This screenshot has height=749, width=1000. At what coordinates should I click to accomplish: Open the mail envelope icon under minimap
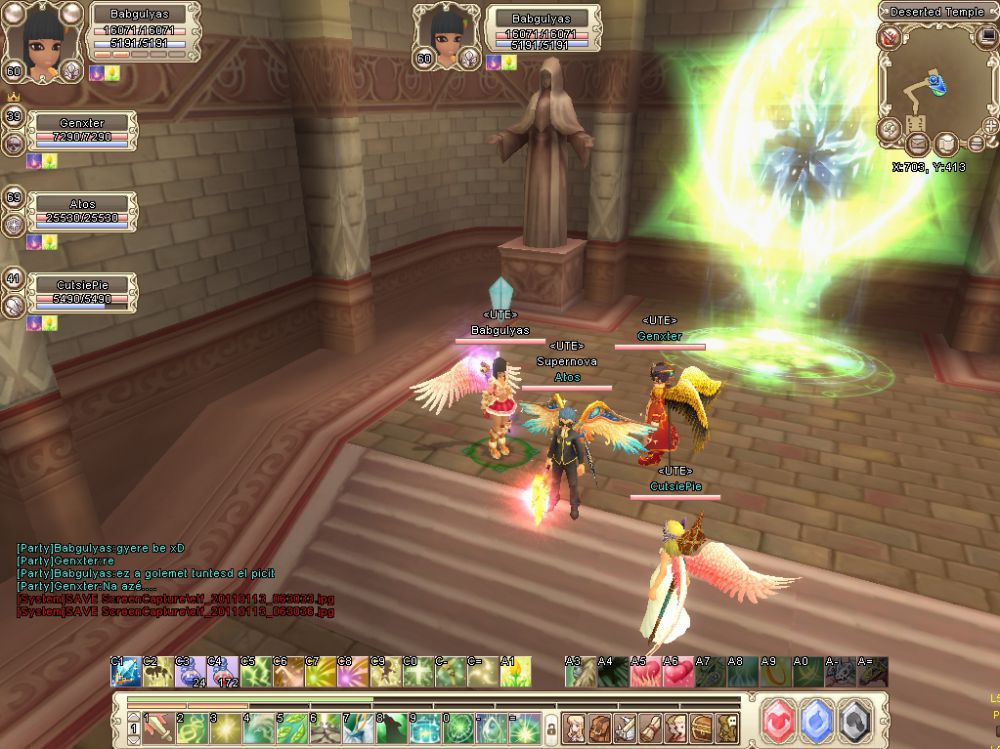pos(916,144)
